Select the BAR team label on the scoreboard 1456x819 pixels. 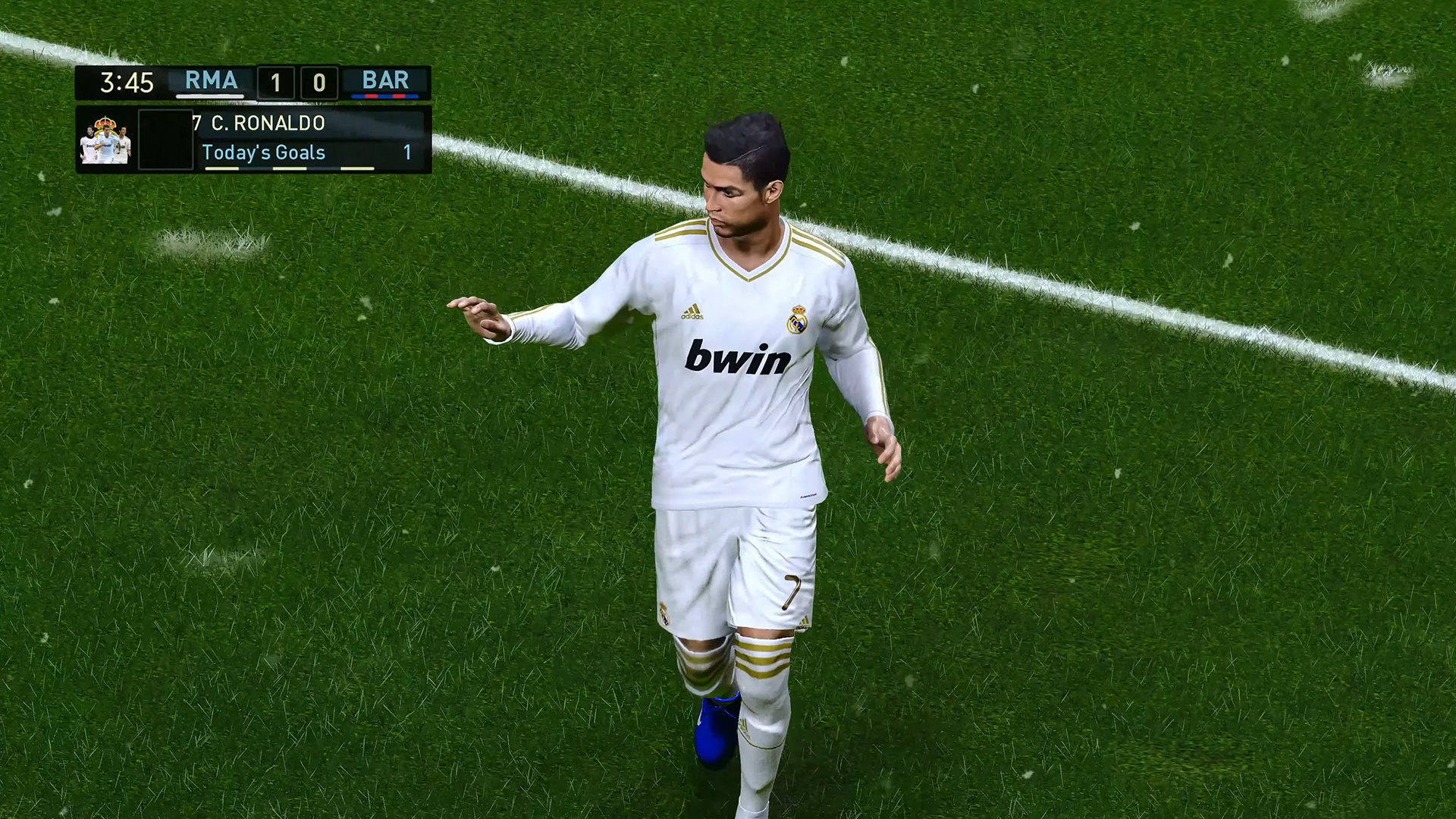[384, 80]
